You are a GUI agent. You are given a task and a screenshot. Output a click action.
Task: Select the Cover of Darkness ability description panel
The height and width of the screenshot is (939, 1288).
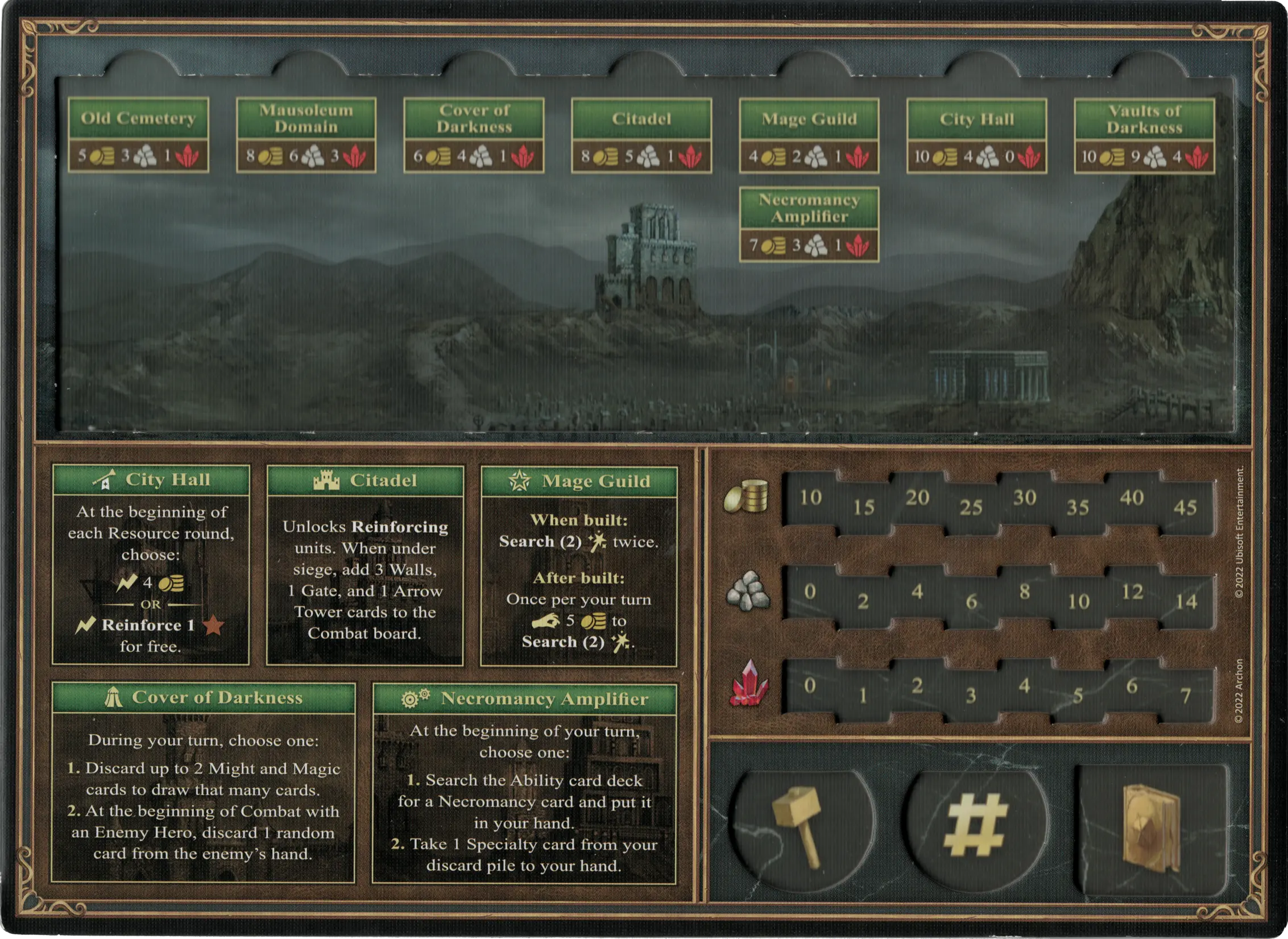click(203, 783)
